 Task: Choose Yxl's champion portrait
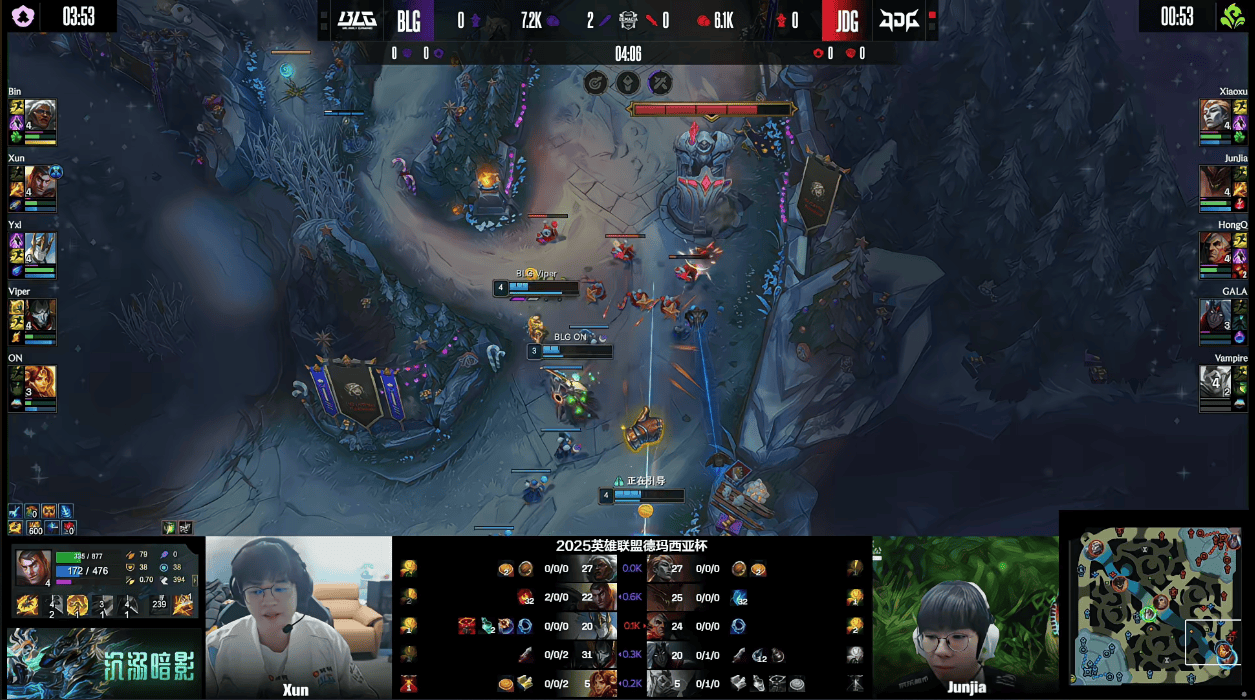(x=40, y=252)
